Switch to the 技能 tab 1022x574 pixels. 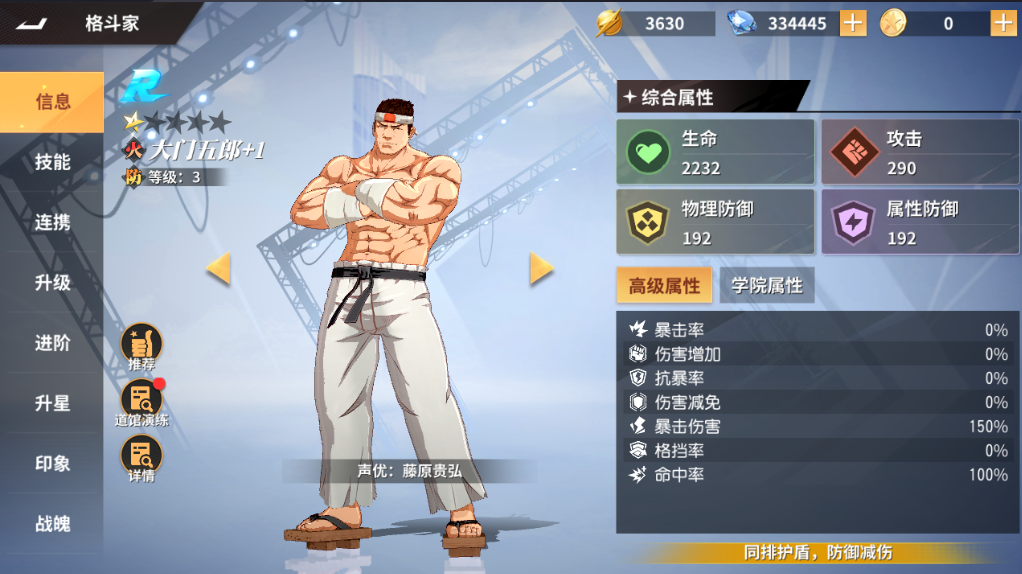(53, 162)
